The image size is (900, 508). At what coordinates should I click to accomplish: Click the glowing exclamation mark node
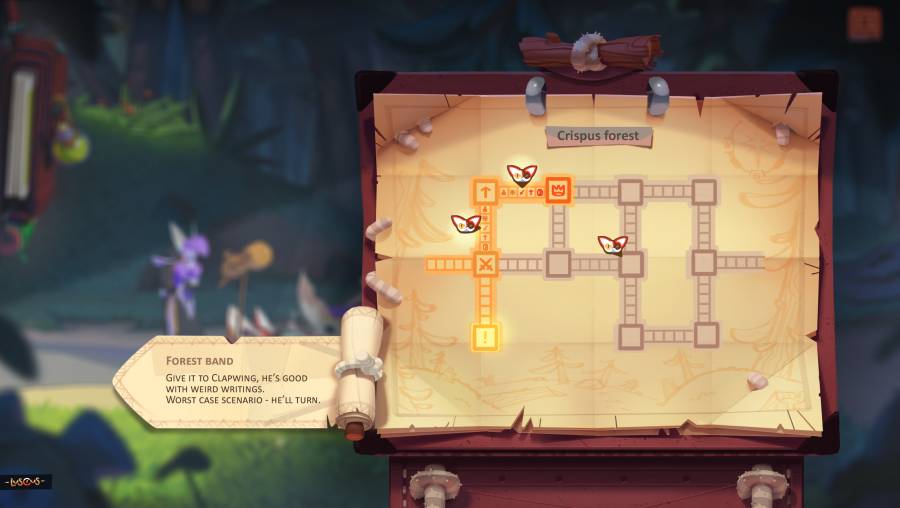(x=485, y=337)
